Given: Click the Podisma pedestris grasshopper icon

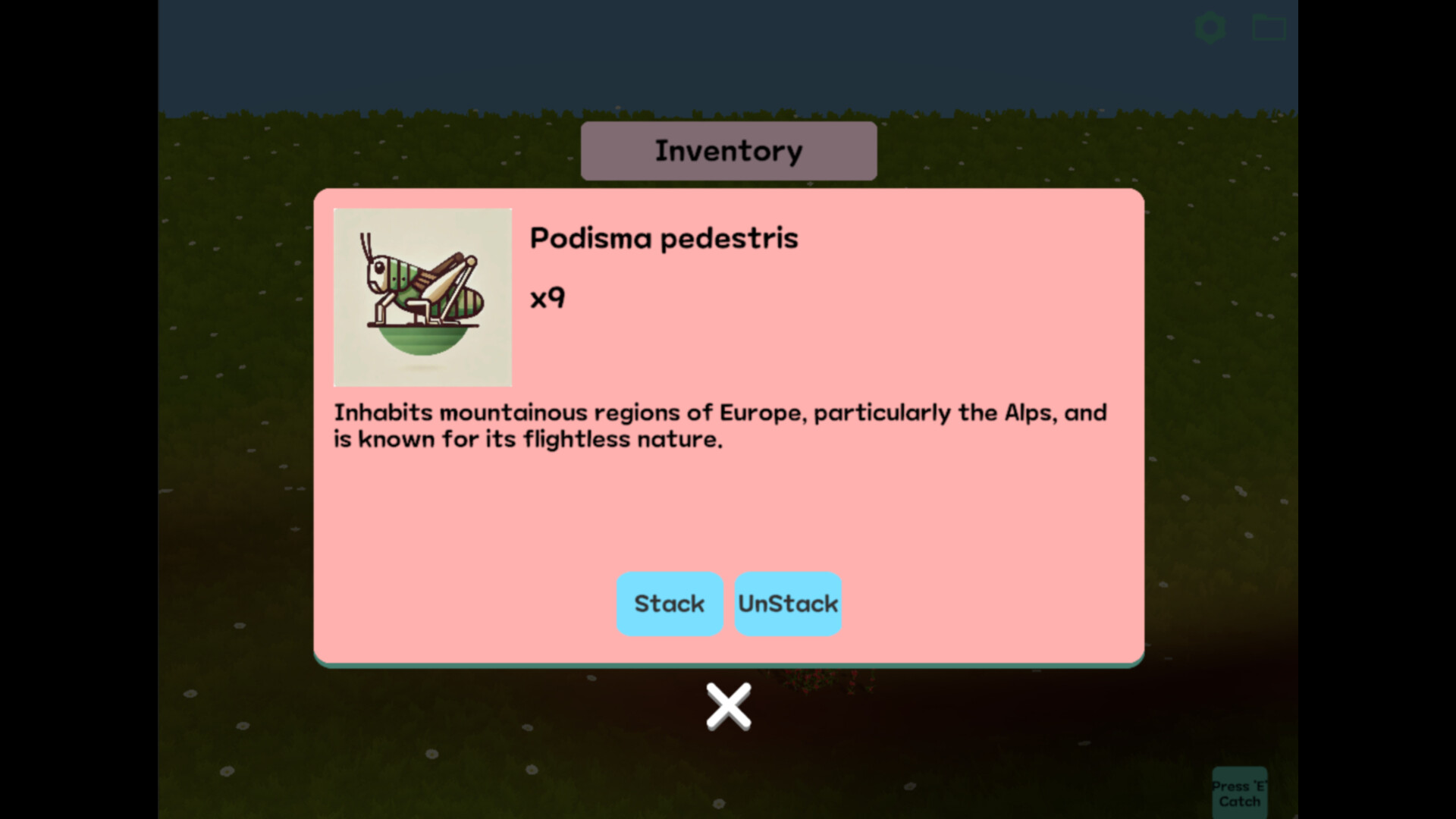Looking at the screenshot, I should (422, 296).
